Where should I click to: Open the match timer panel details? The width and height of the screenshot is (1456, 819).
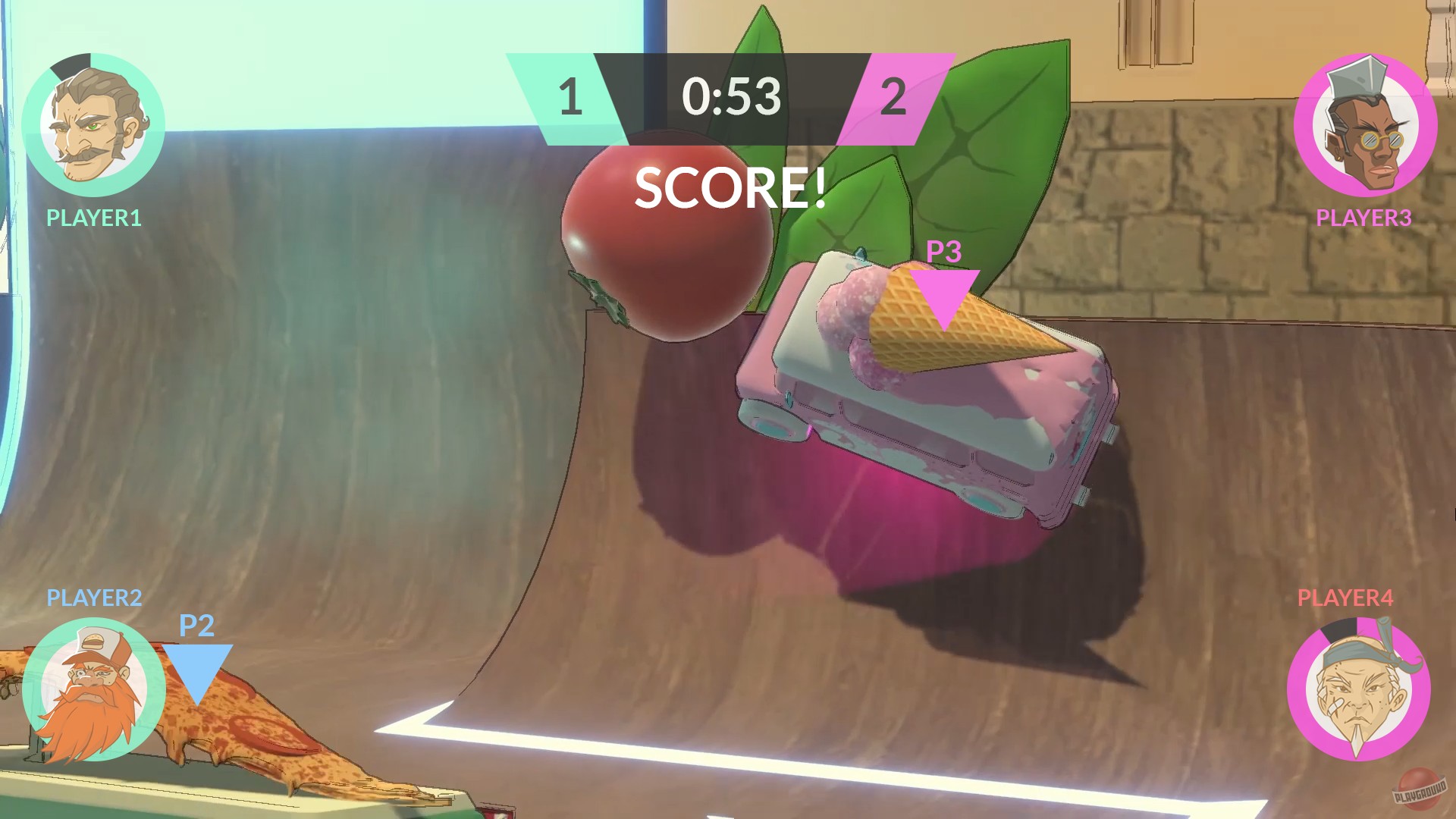732,97
